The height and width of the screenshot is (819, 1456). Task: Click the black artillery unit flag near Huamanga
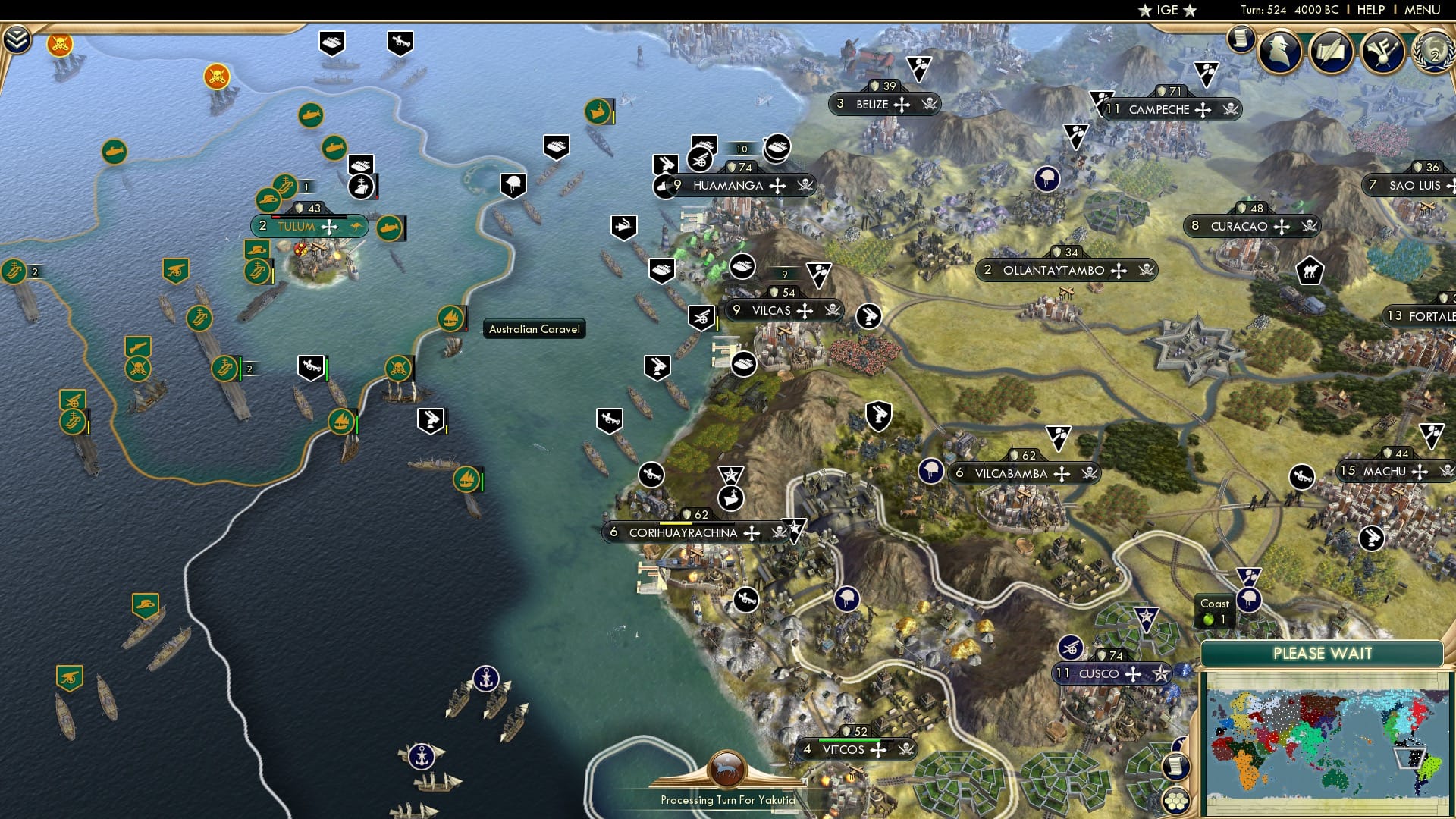pos(701,160)
